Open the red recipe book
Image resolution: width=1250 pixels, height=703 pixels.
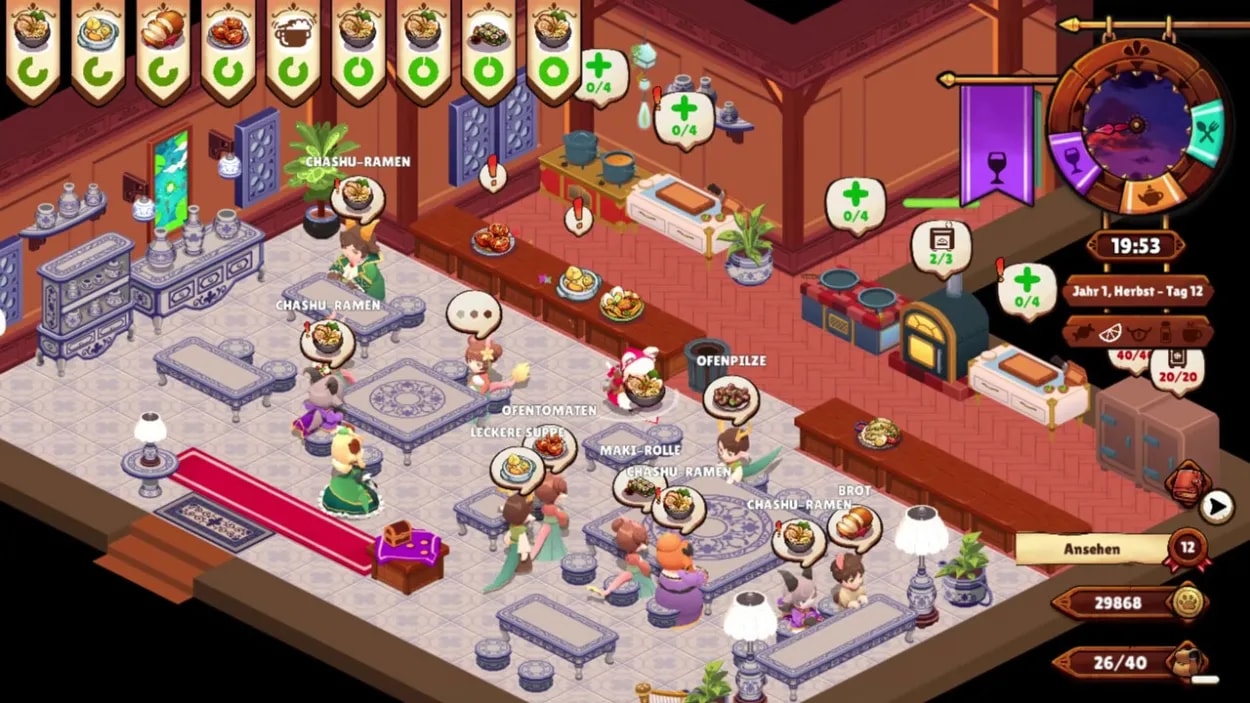[1188, 484]
